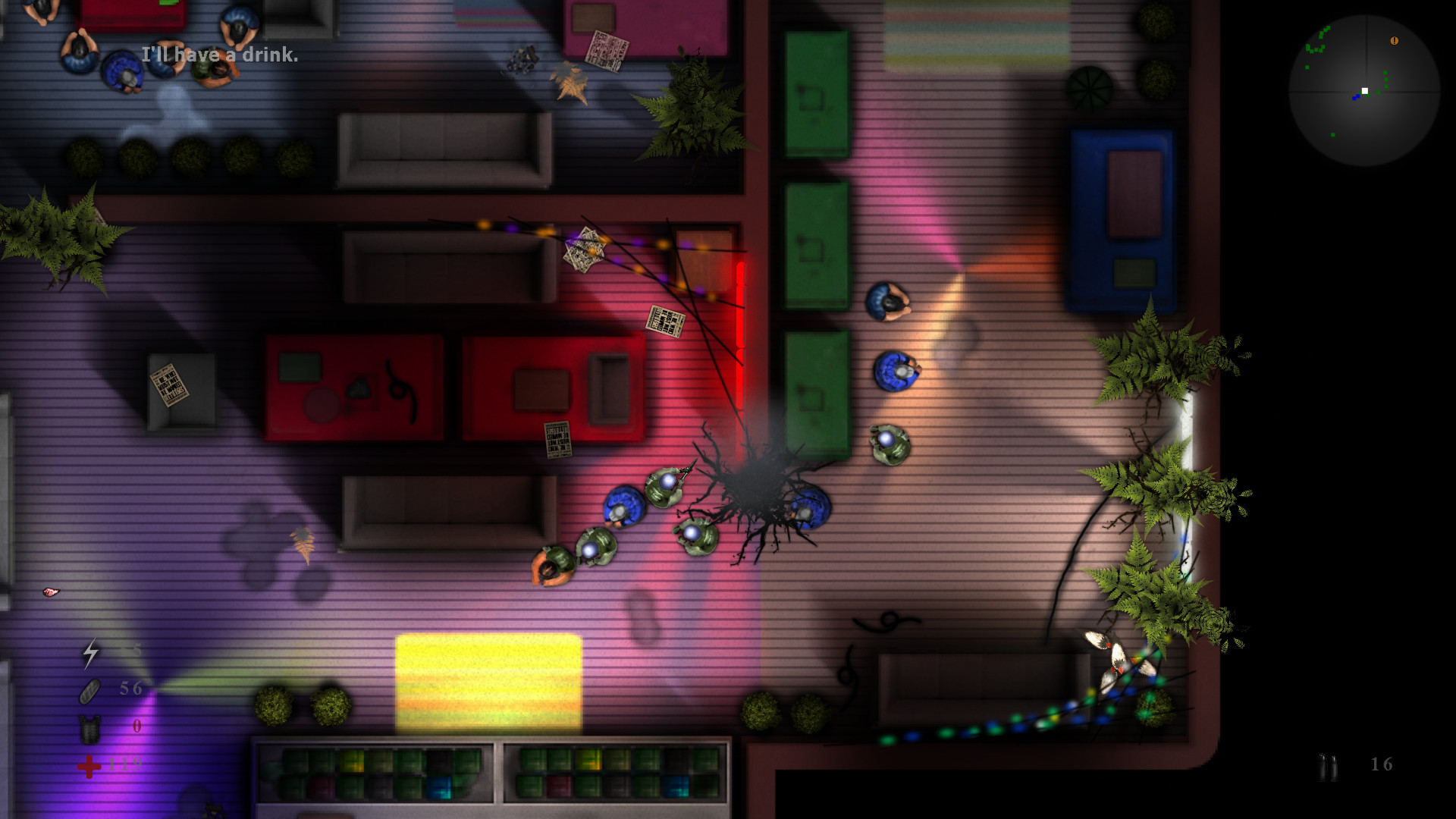
Task: Select the white player marker on the minimap
Action: tap(1365, 91)
